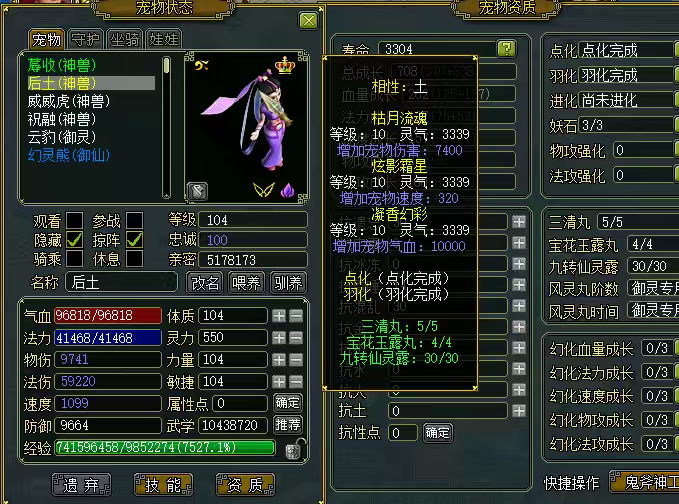Click the question mark help button beside 寿命
The height and width of the screenshot is (504, 679).
507,48
